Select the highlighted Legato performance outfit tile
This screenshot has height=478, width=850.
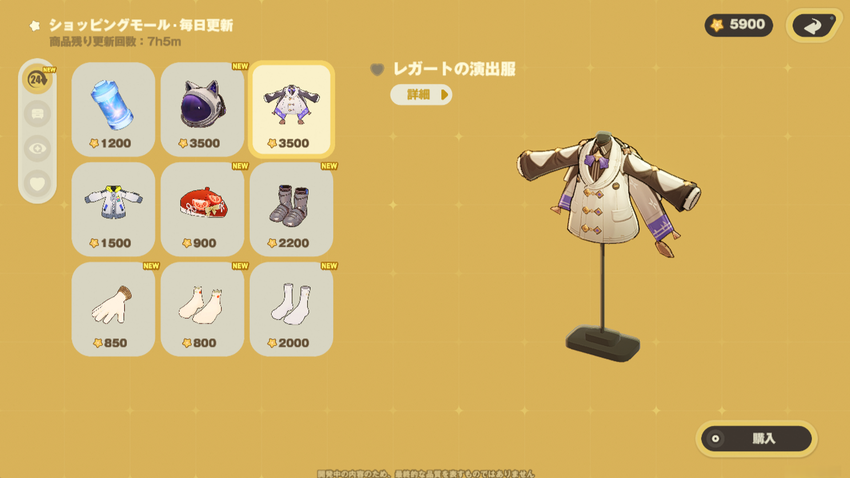[x=291, y=108]
